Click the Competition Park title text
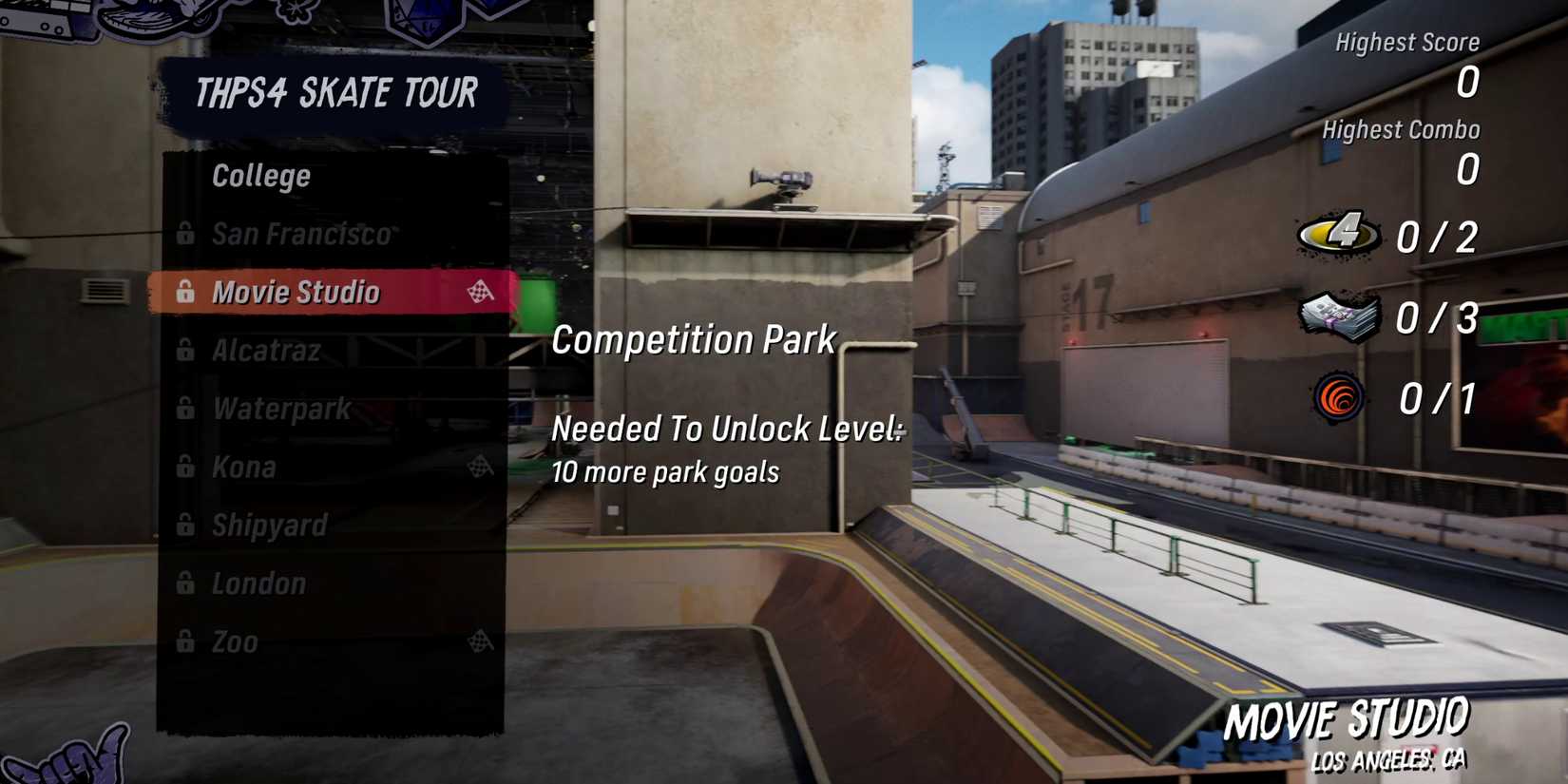Image resolution: width=1568 pixels, height=784 pixels. pos(694,338)
